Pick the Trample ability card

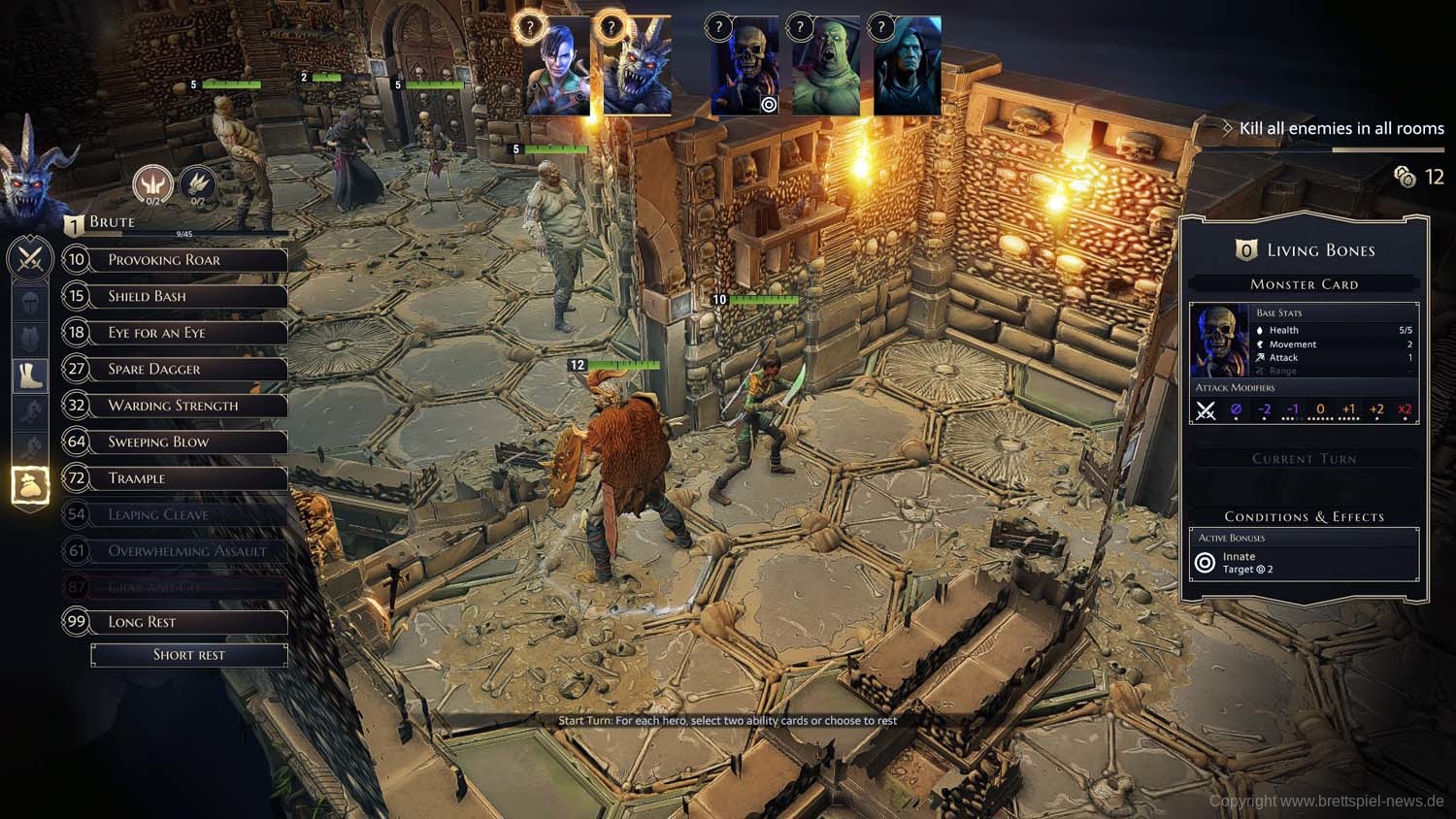(x=175, y=478)
